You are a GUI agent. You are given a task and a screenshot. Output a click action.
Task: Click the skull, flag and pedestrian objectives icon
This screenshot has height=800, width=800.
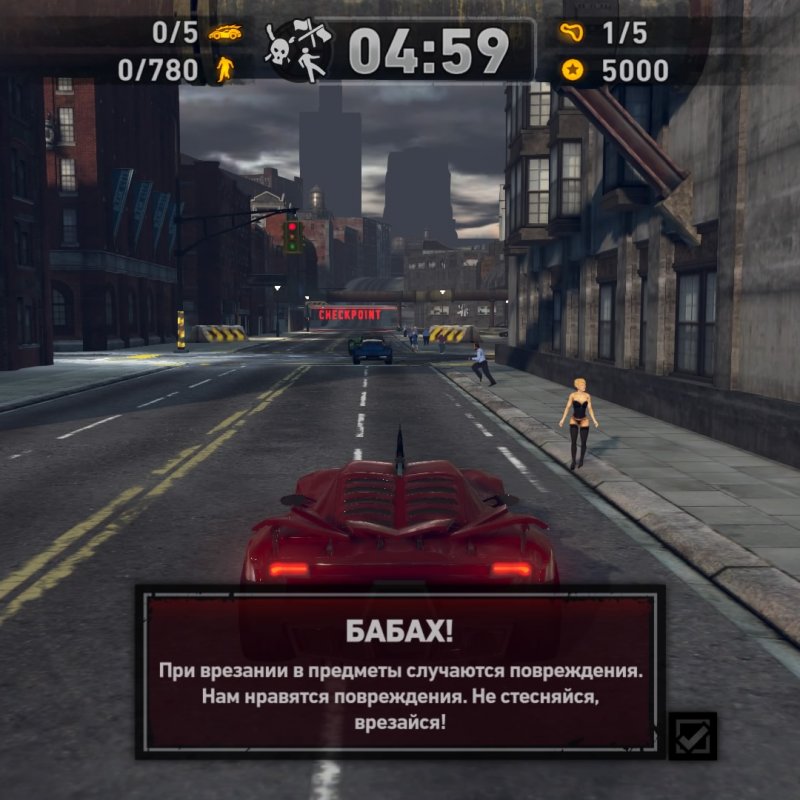click(297, 51)
